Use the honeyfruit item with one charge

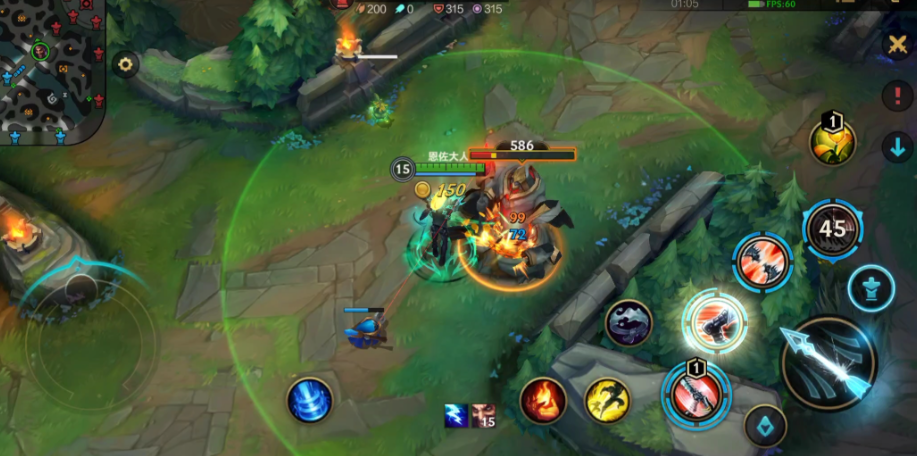pyautogui.click(x=832, y=141)
